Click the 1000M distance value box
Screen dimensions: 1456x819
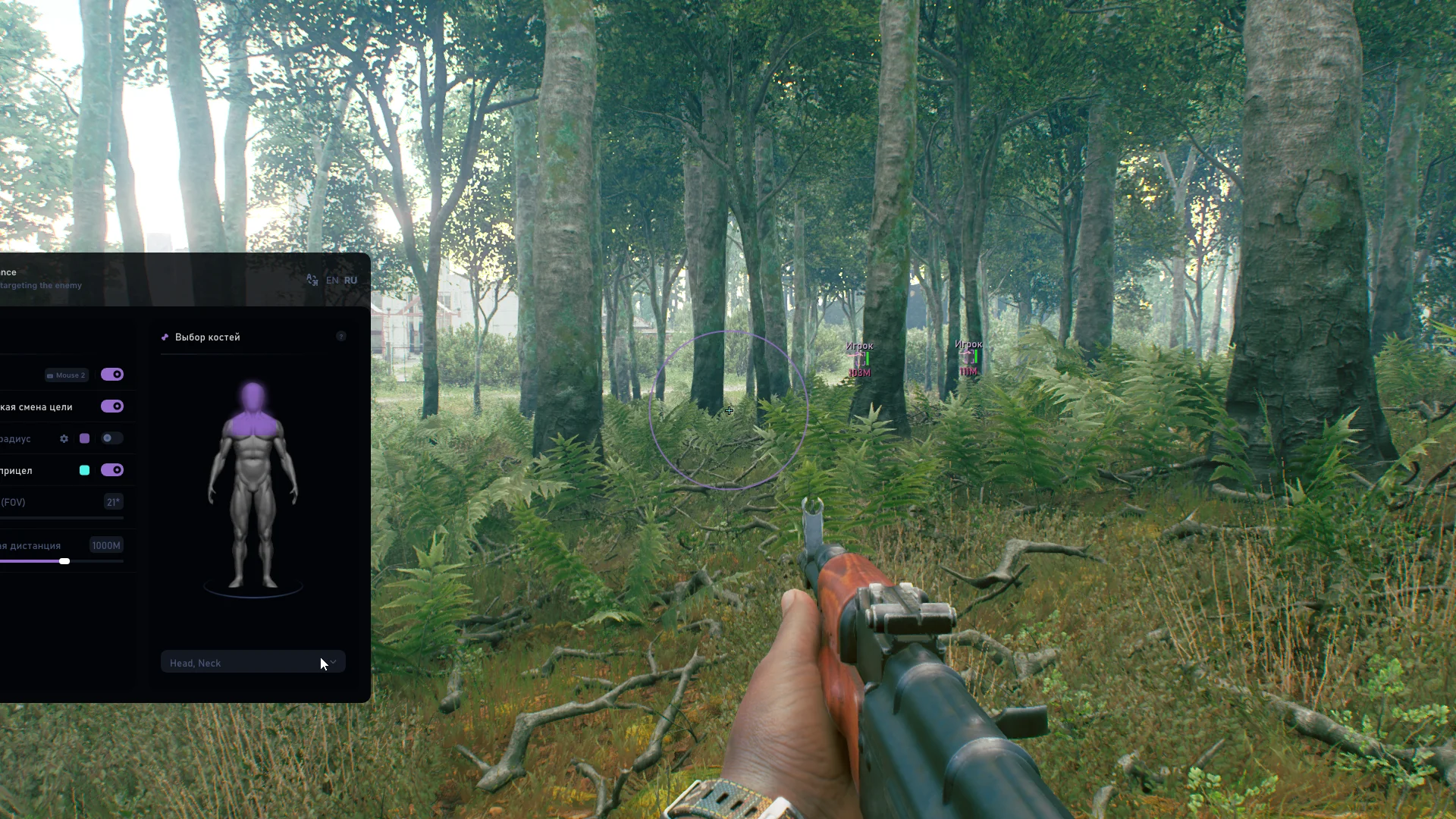[105, 545]
